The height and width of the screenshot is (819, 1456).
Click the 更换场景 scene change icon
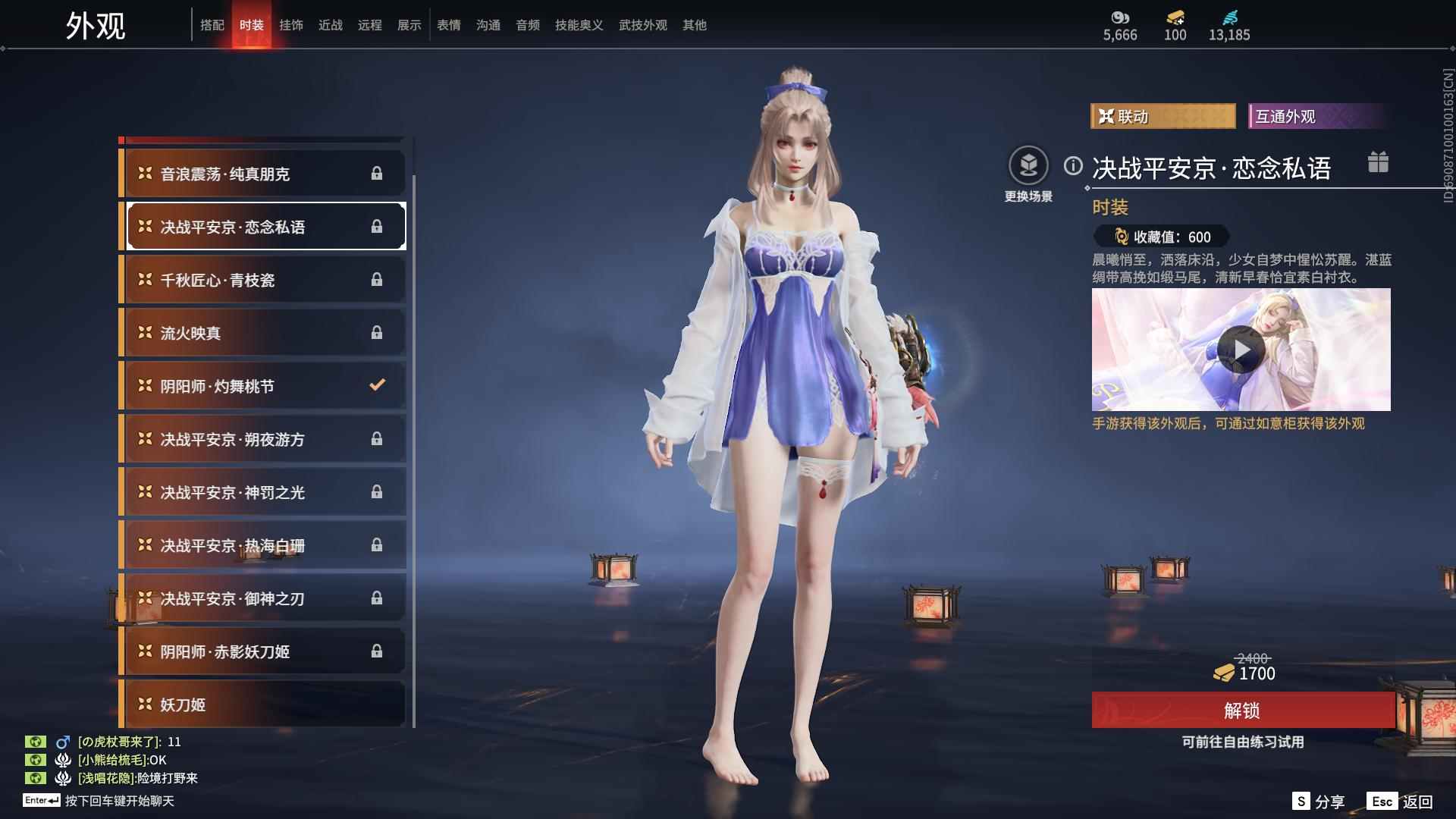coord(1028,167)
